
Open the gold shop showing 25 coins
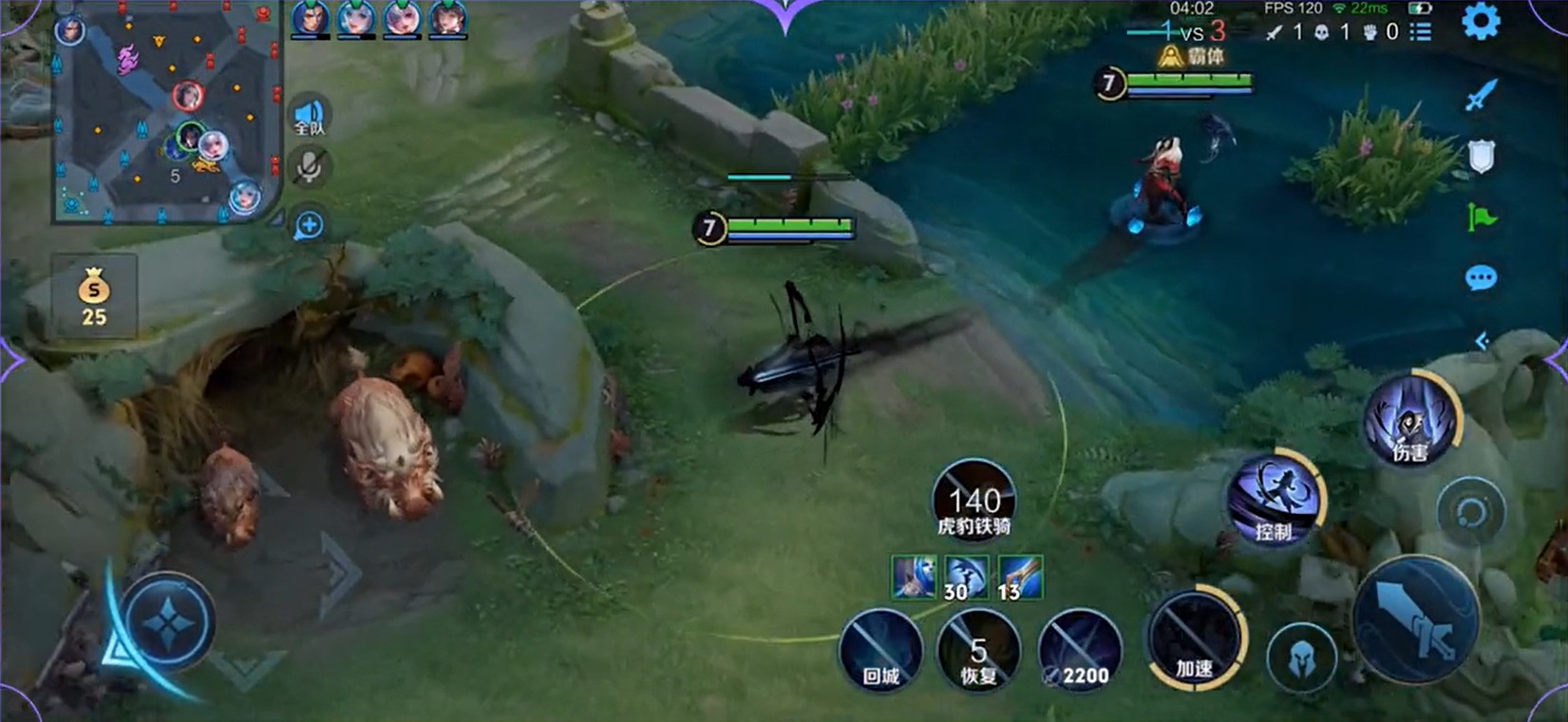coord(94,296)
